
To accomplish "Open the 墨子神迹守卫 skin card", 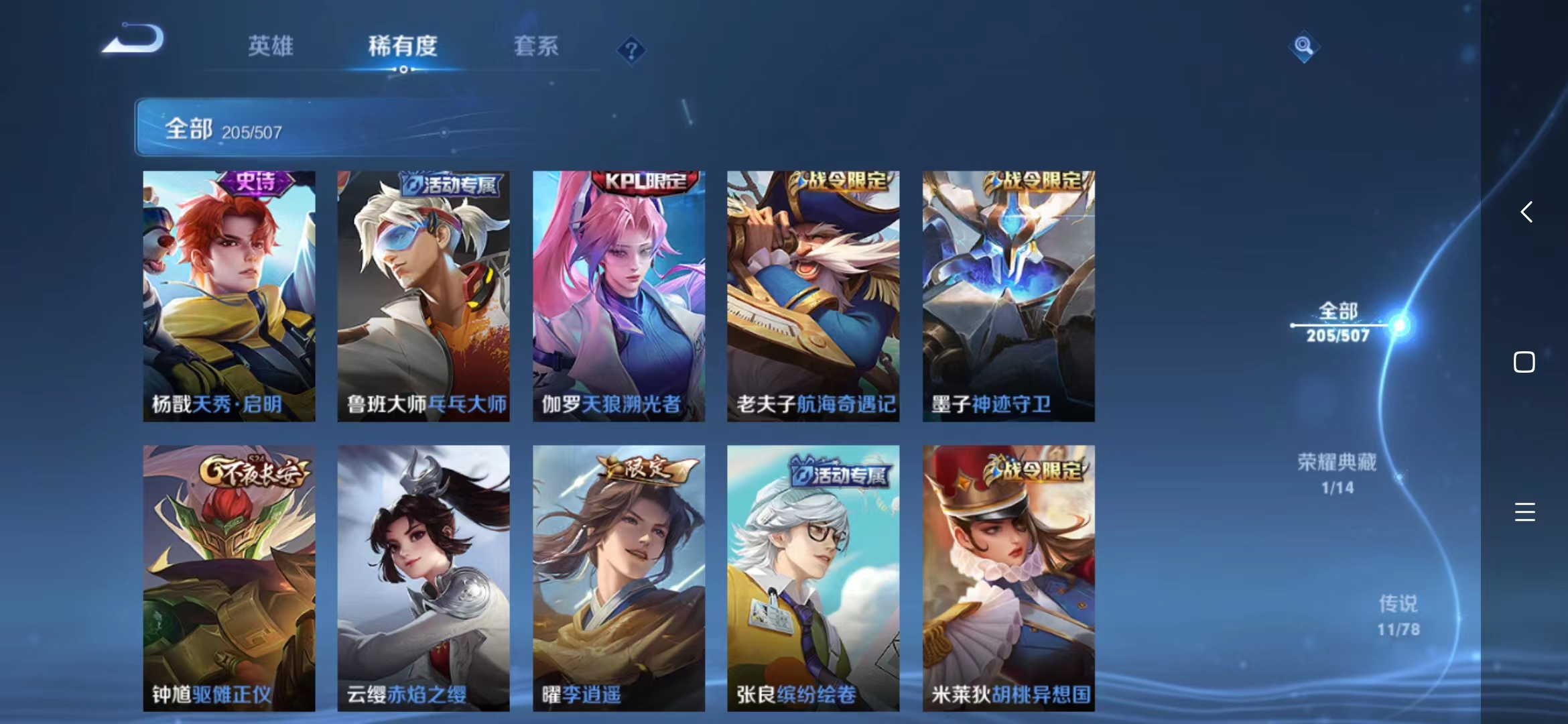I will [1008, 295].
